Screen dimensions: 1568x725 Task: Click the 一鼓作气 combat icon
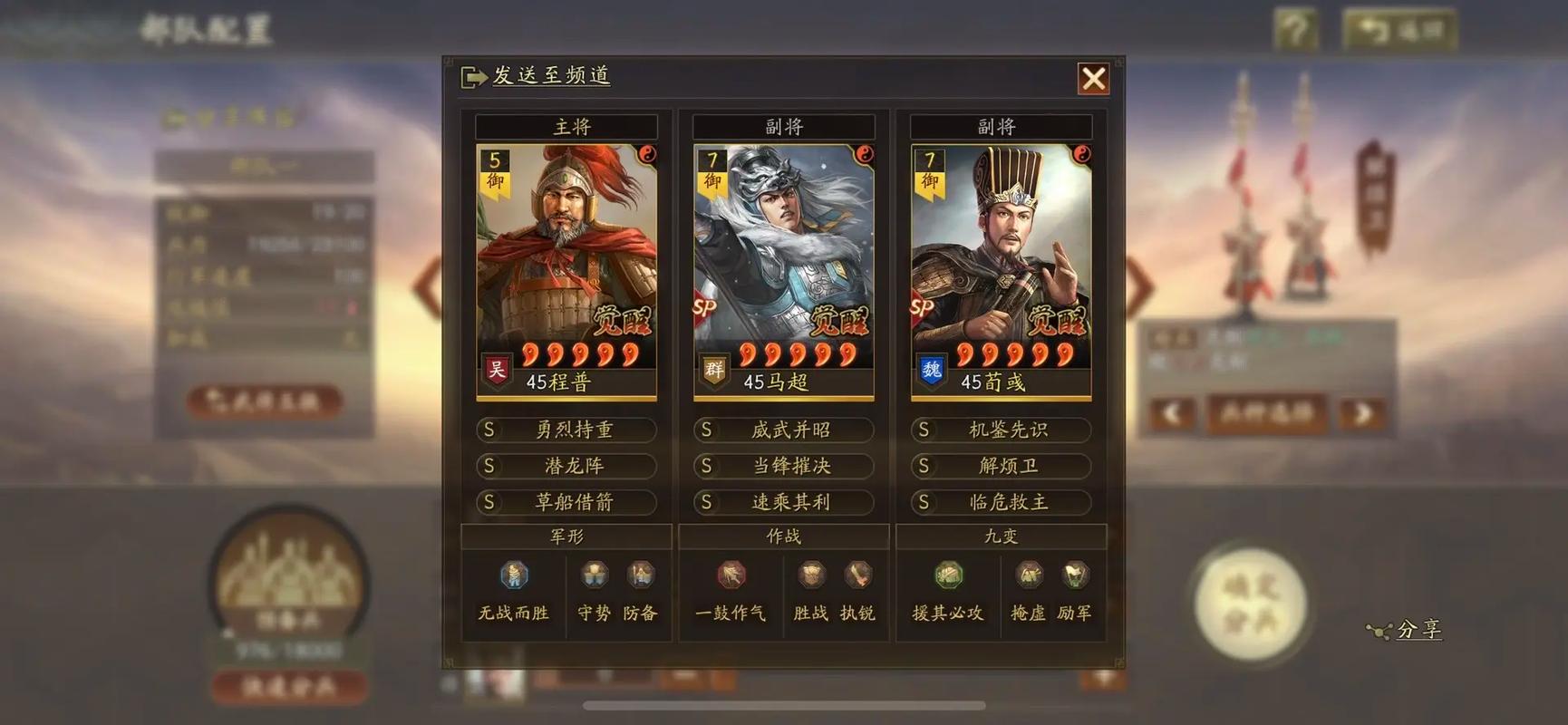(731, 575)
